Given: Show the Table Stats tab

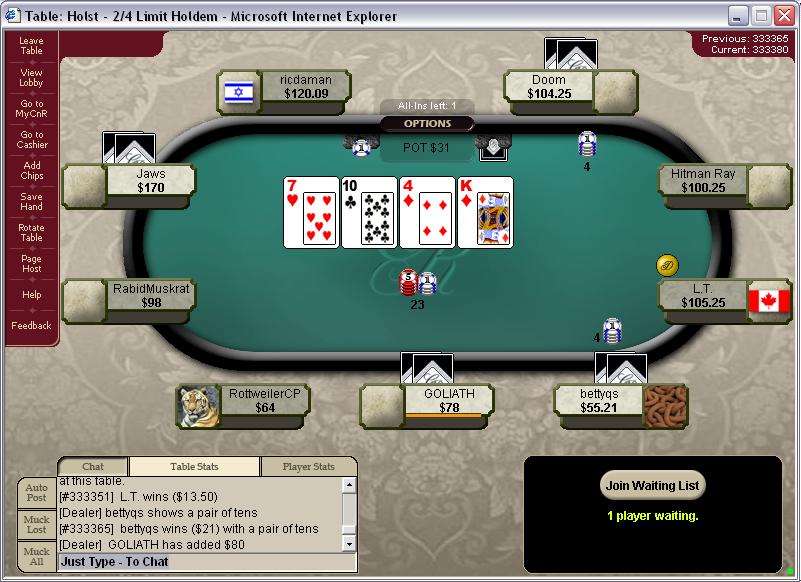Looking at the screenshot, I should pos(194,467).
